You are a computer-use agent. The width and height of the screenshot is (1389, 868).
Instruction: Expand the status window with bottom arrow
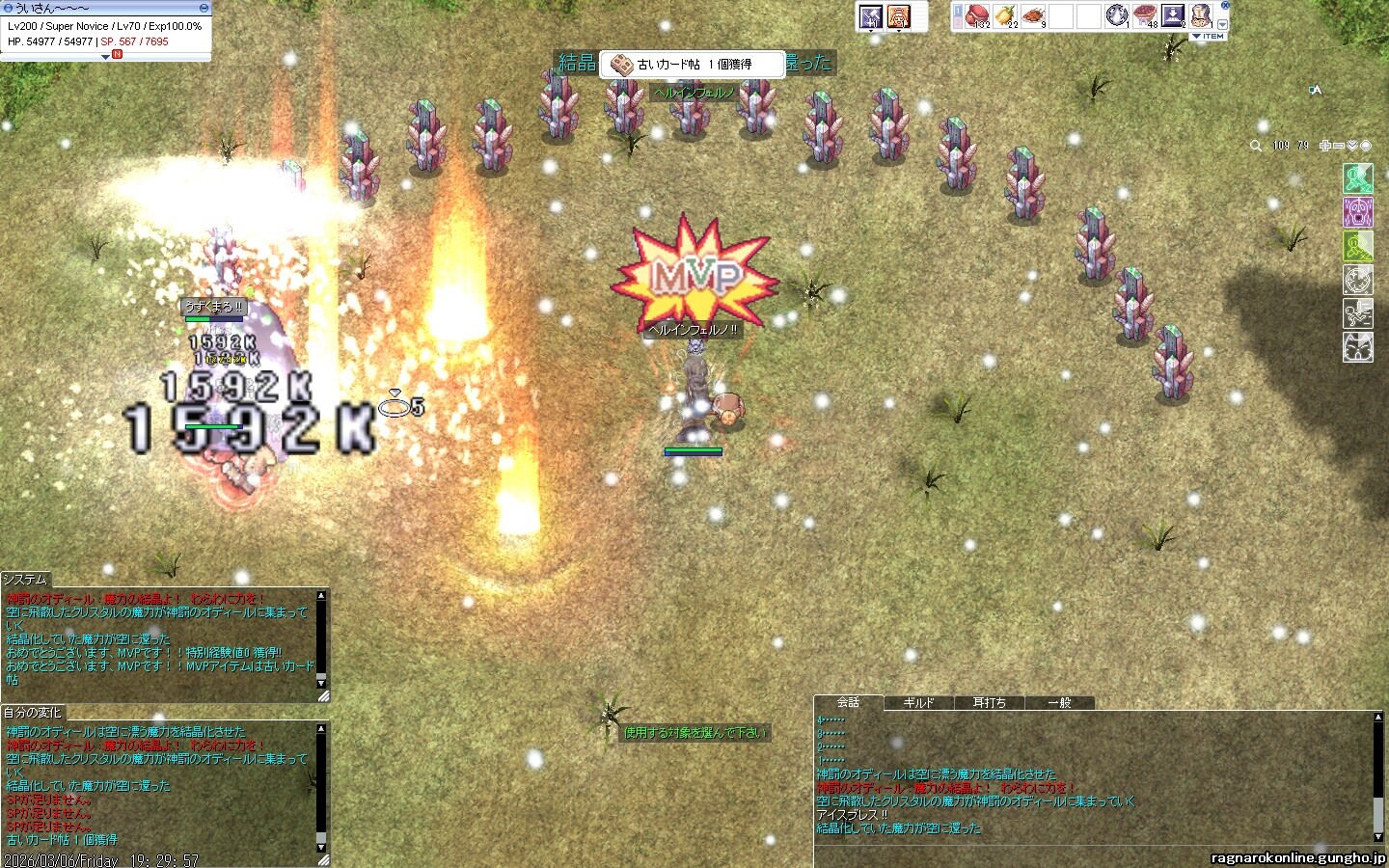point(105,57)
